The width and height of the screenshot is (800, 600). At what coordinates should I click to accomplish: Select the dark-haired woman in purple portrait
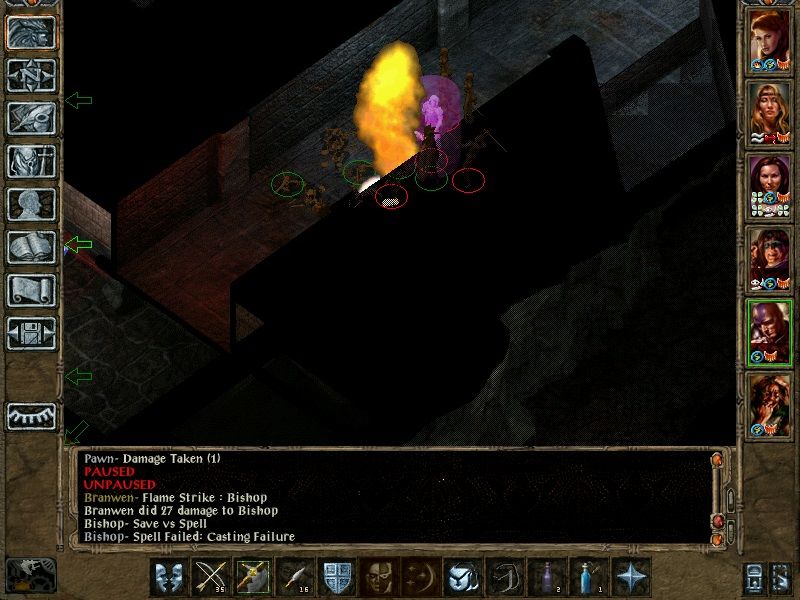[x=770, y=185]
